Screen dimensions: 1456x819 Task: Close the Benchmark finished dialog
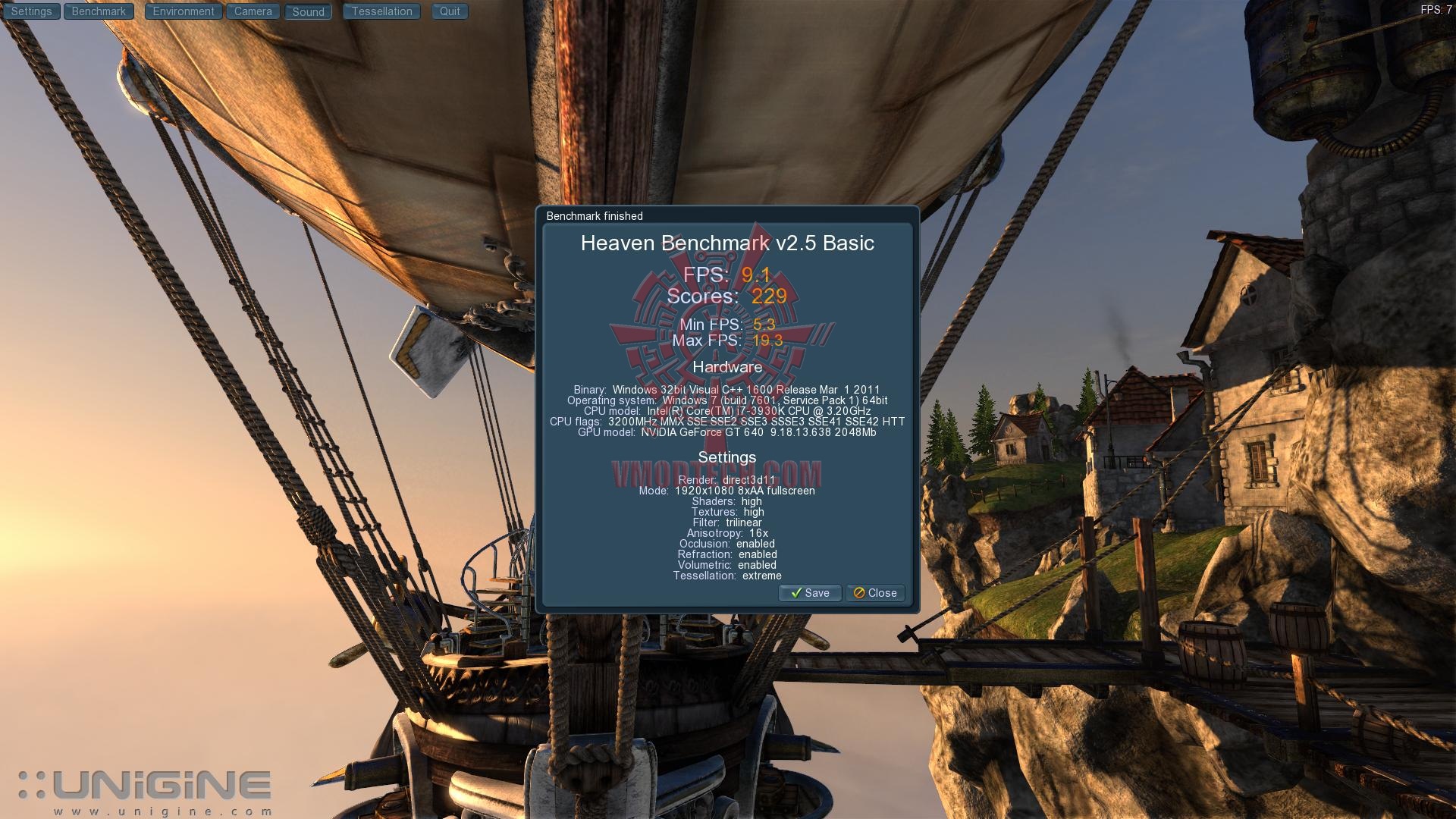coord(875,593)
